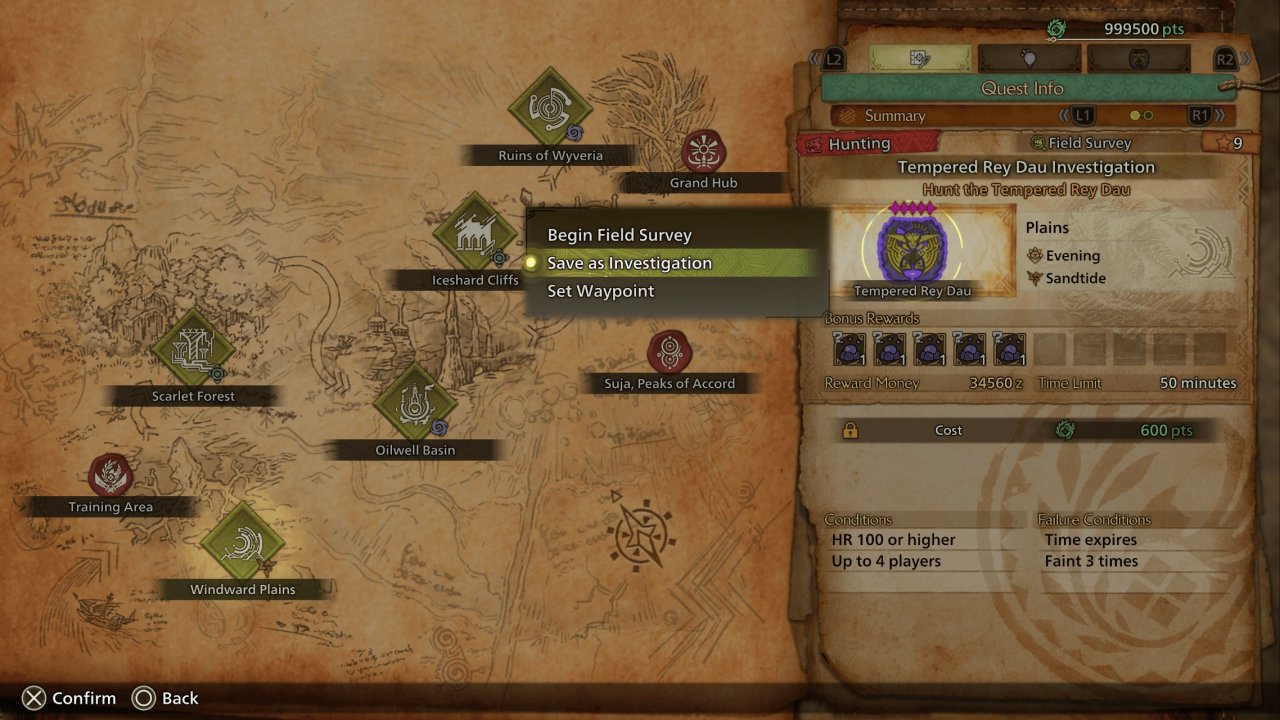The image size is (1280, 720).
Task: Select Ruins of Wyveria map marker
Action: point(550,108)
